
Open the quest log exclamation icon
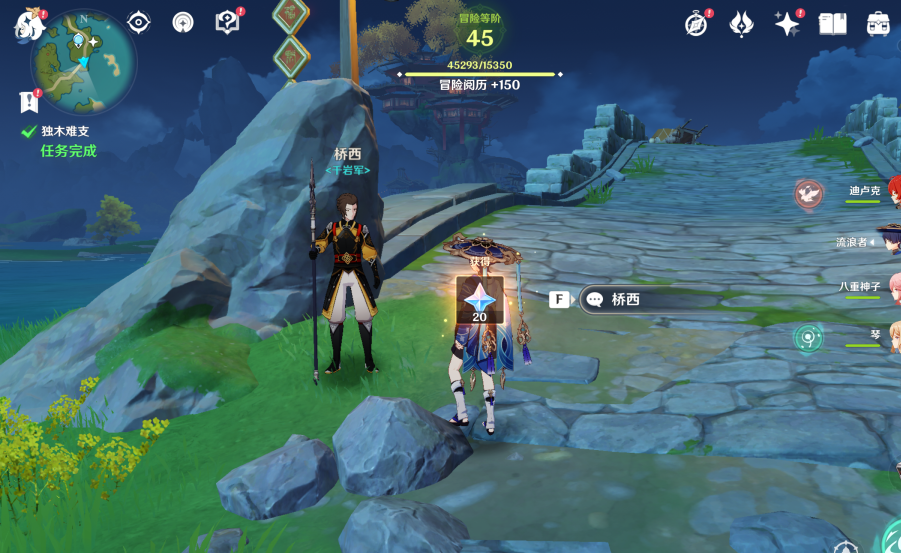28,101
